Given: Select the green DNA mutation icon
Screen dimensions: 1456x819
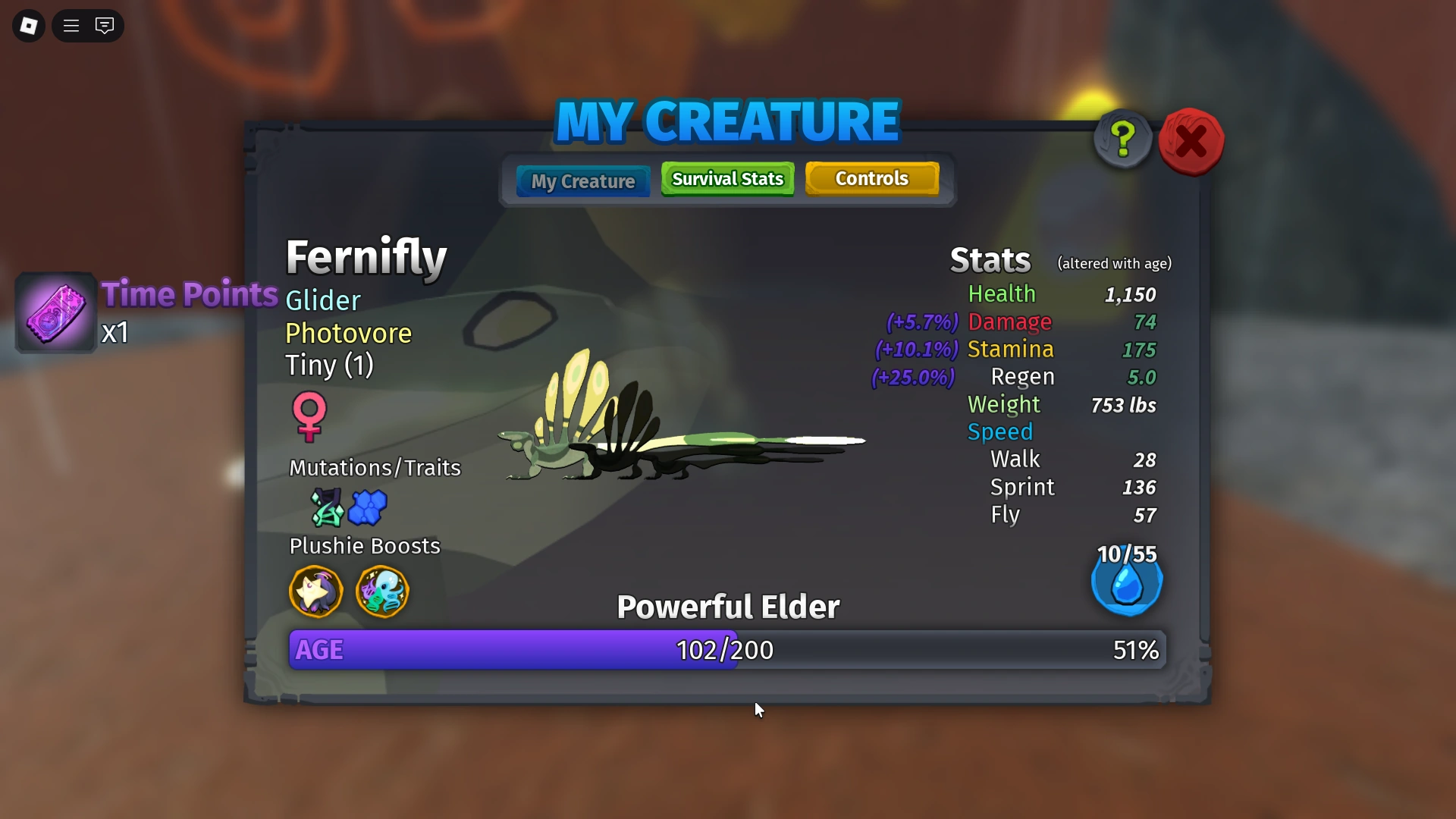Looking at the screenshot, I should click(326, 508).
